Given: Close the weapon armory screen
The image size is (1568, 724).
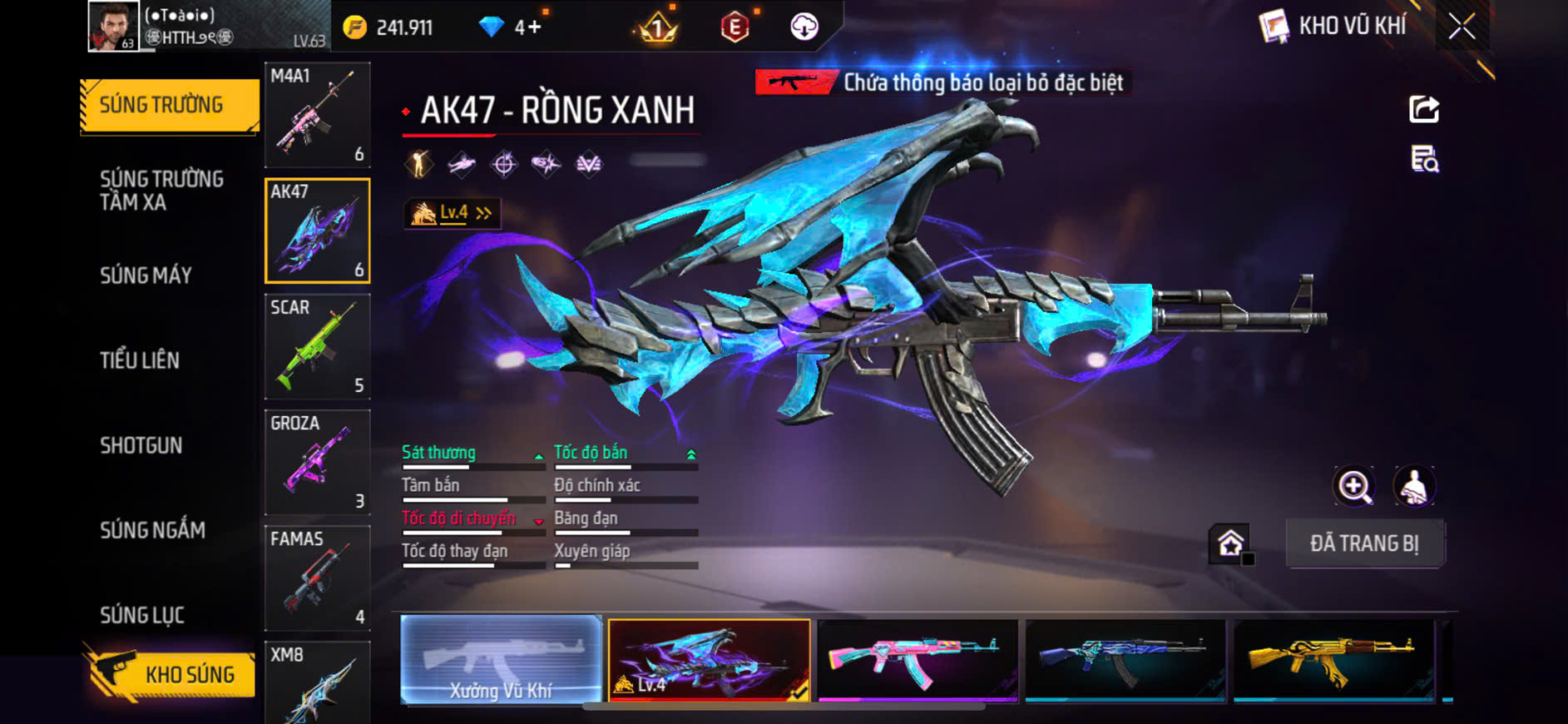Looking at the screenshot, I should click(1462, 27).
